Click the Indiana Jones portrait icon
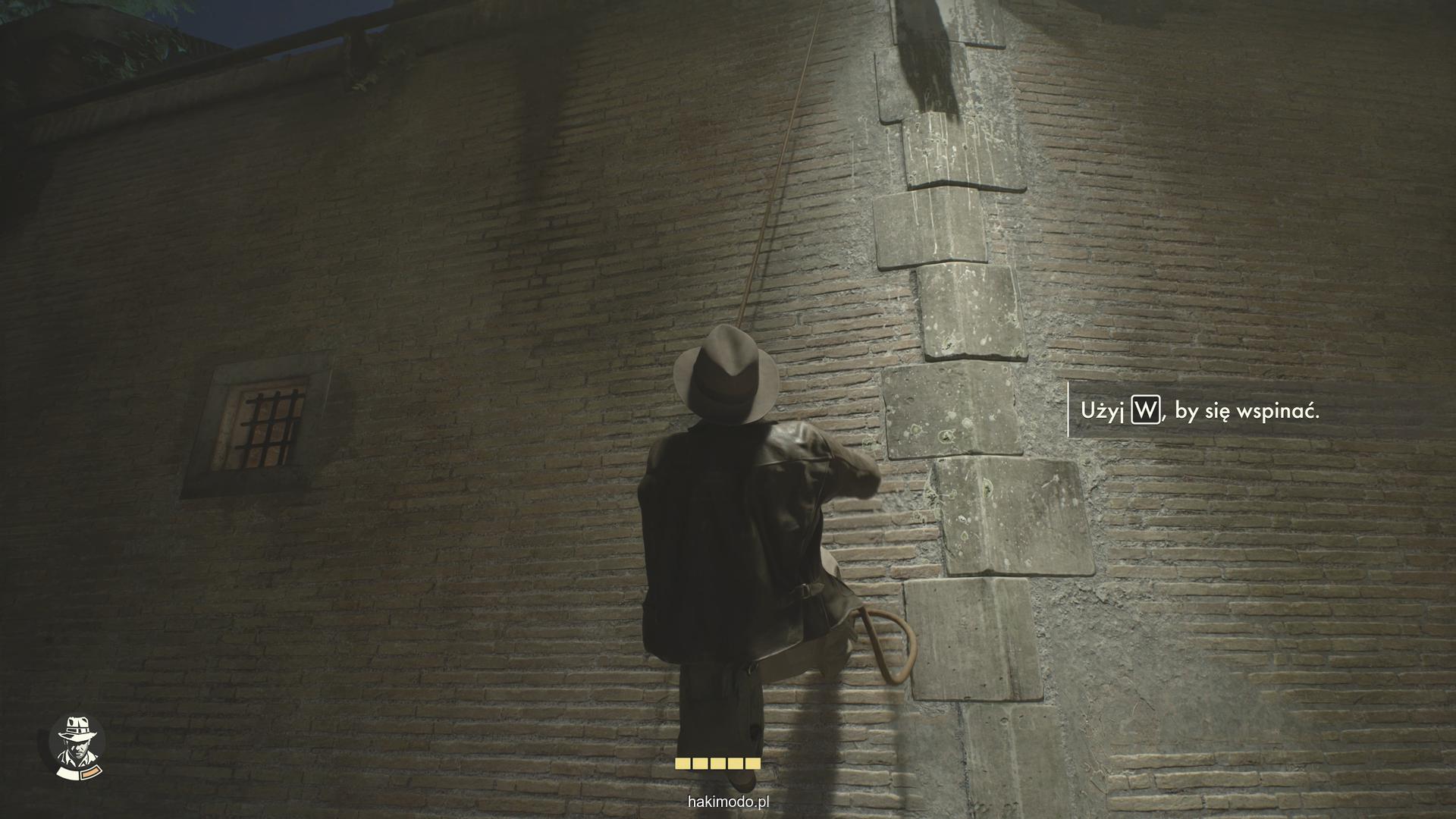1456x819 pixels. coord(77,746)
